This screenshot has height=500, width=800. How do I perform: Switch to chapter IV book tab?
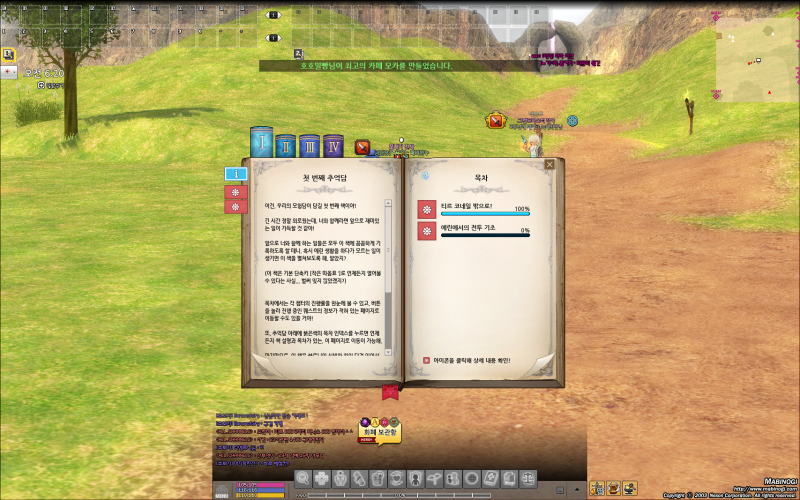click(x=333, y=146)
